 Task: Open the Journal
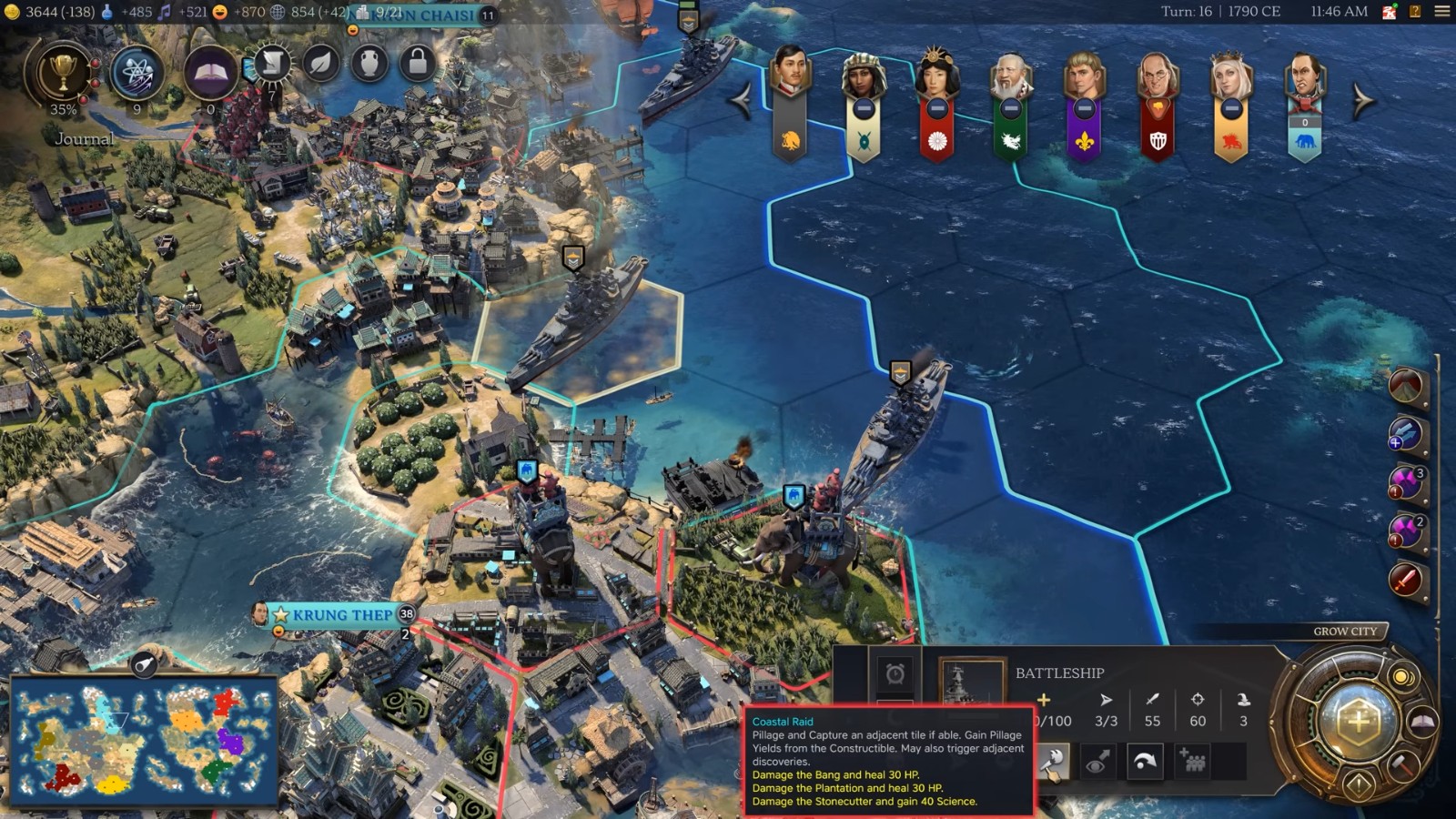tap(85, 138)
